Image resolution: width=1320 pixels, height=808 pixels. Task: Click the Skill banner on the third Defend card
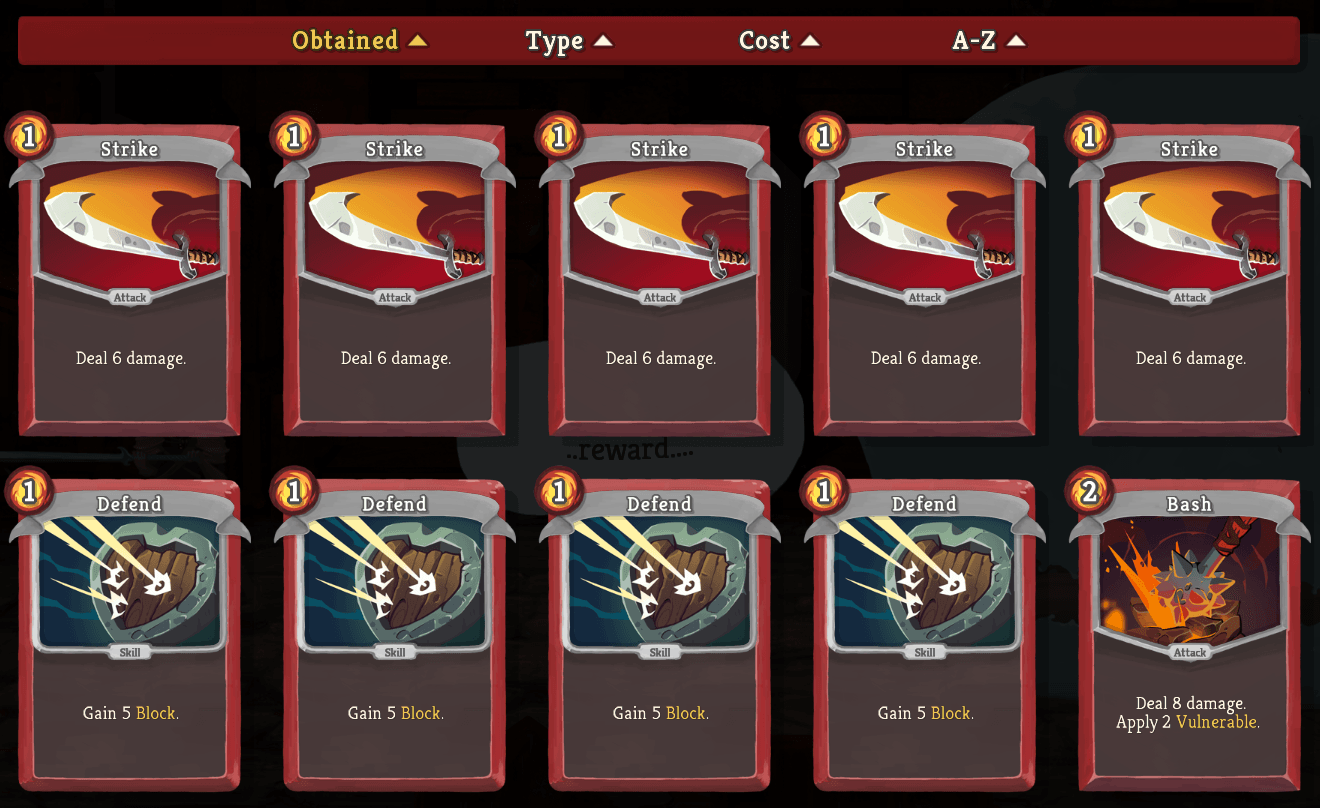[x=659, y=651]
